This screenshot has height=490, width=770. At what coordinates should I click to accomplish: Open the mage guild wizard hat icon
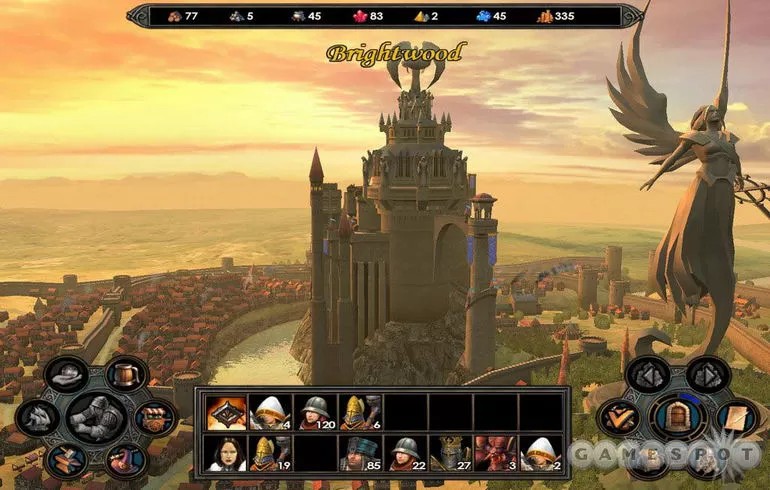(126, 460)
